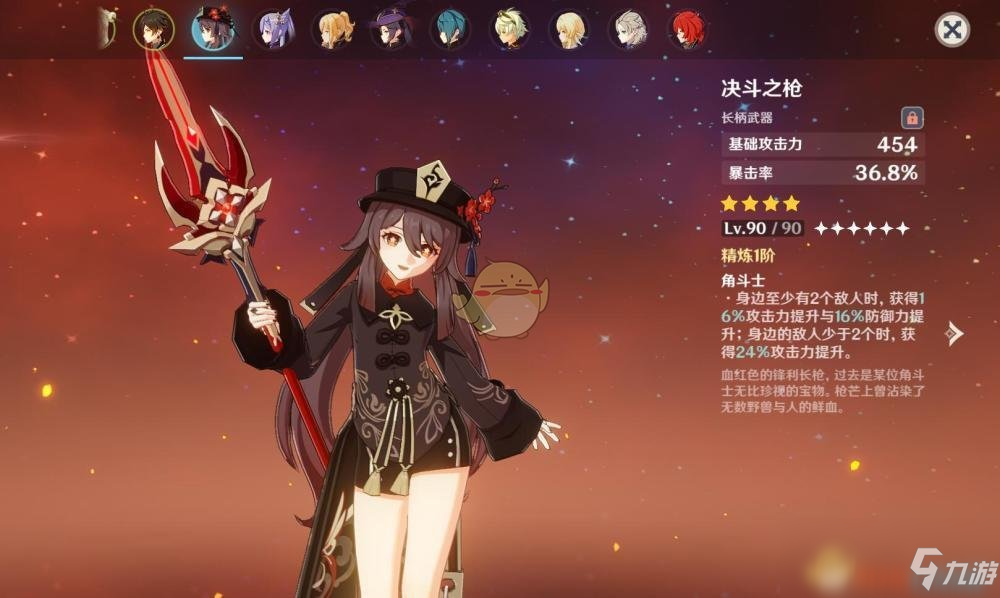Choose the portrait with the green headband
Viewport: 1000px width, 598px height.
pos(510,29)
